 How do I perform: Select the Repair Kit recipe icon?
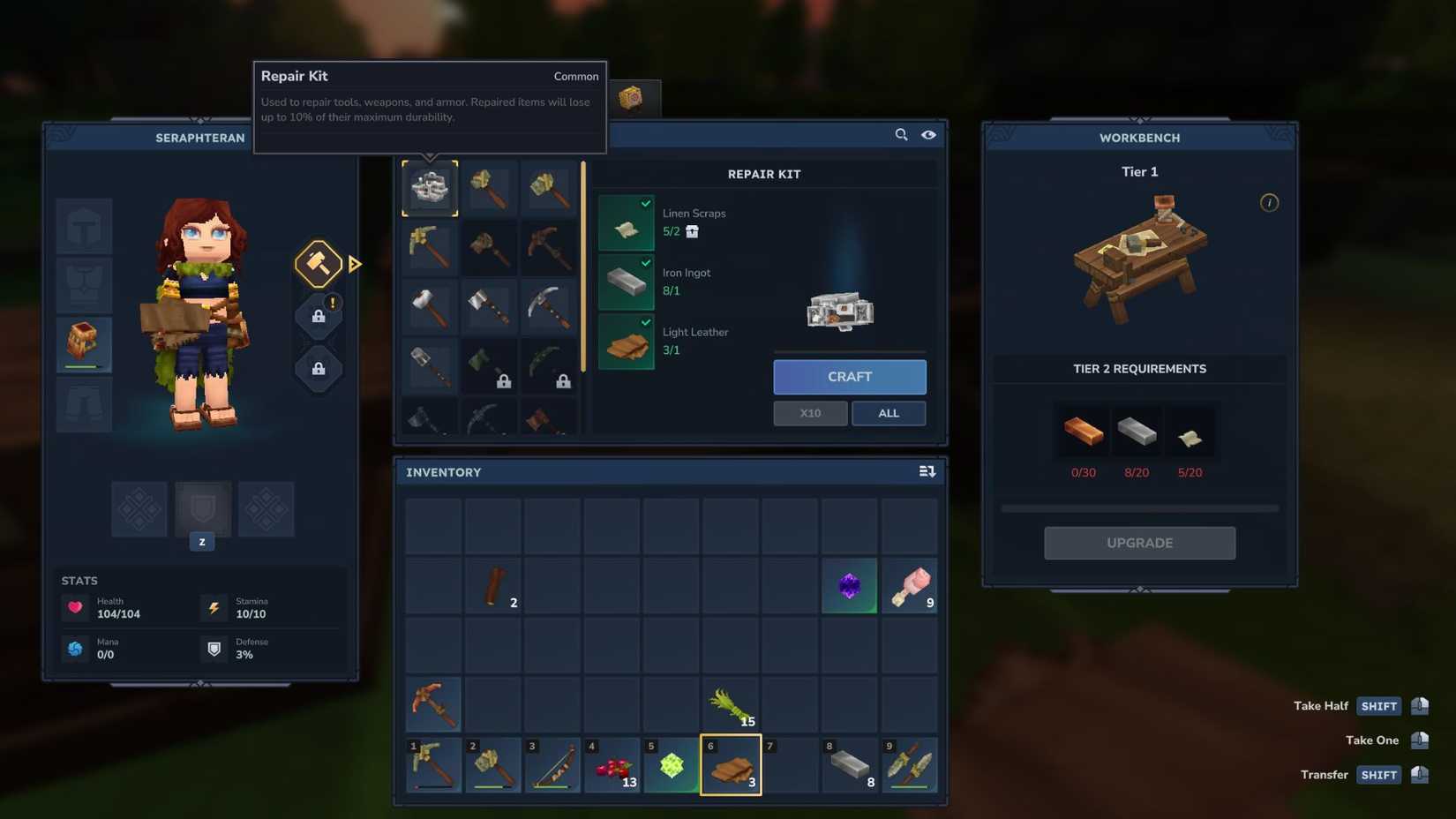pos(430,188)
